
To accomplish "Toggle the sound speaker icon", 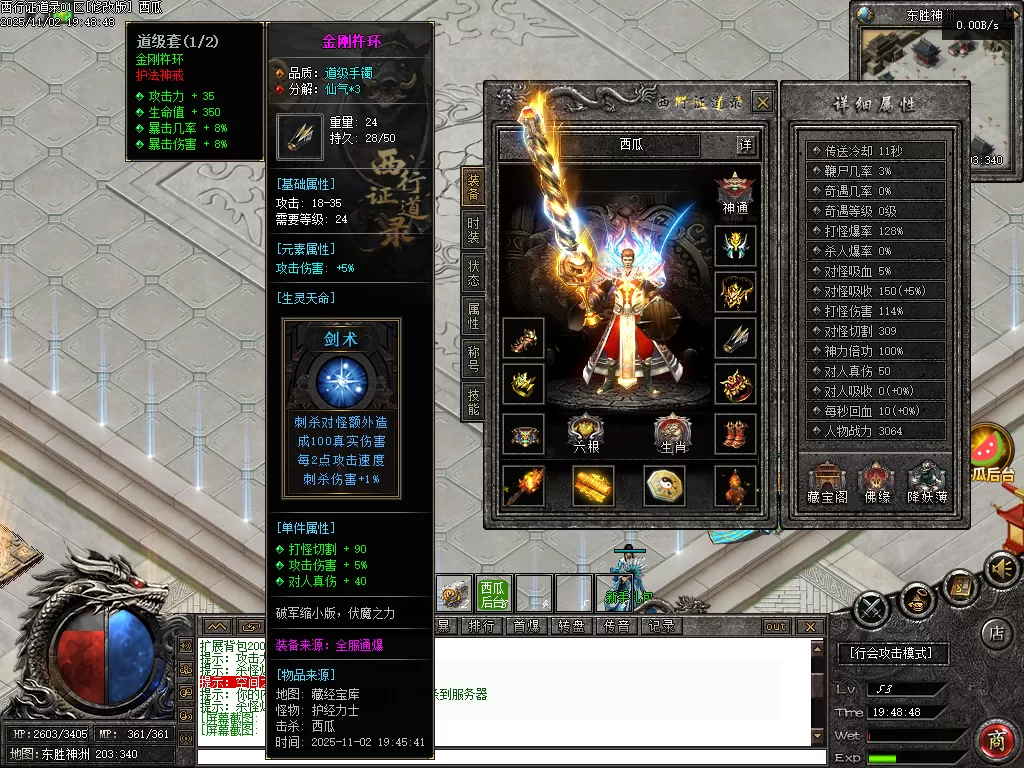I will pos(1001,570).
